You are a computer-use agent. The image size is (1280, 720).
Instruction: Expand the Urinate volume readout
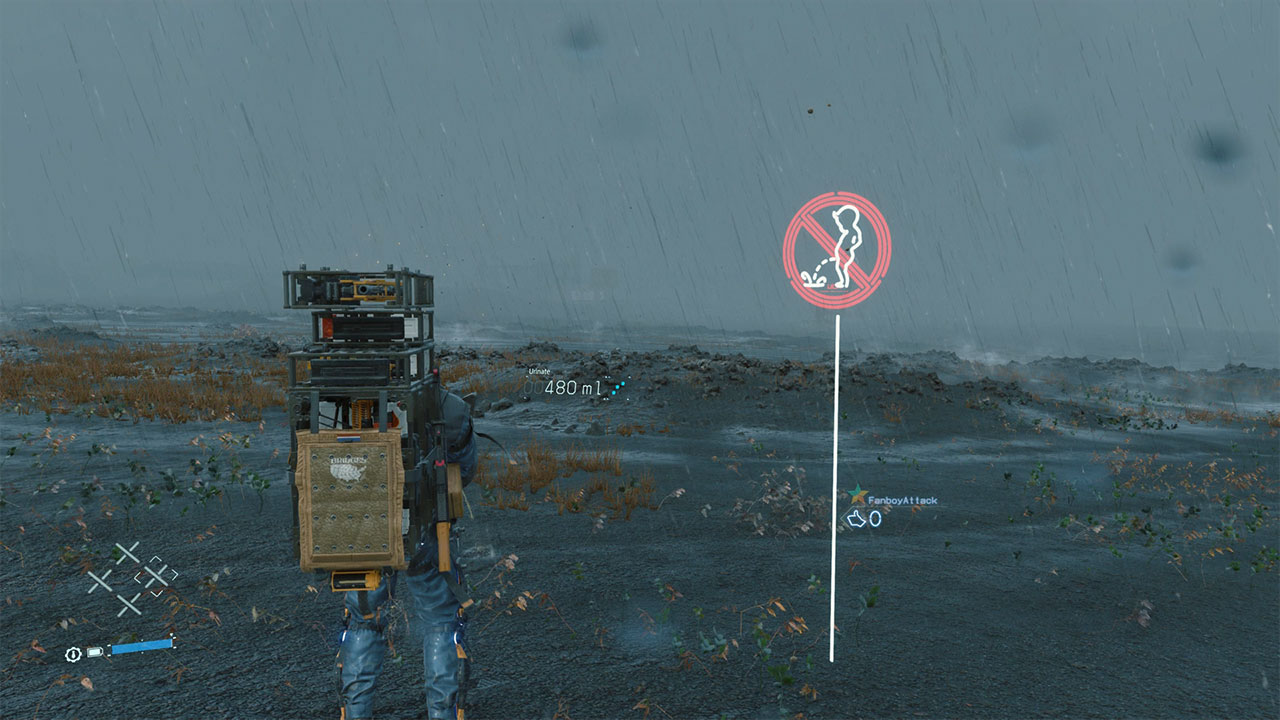[x=573, y=388]
